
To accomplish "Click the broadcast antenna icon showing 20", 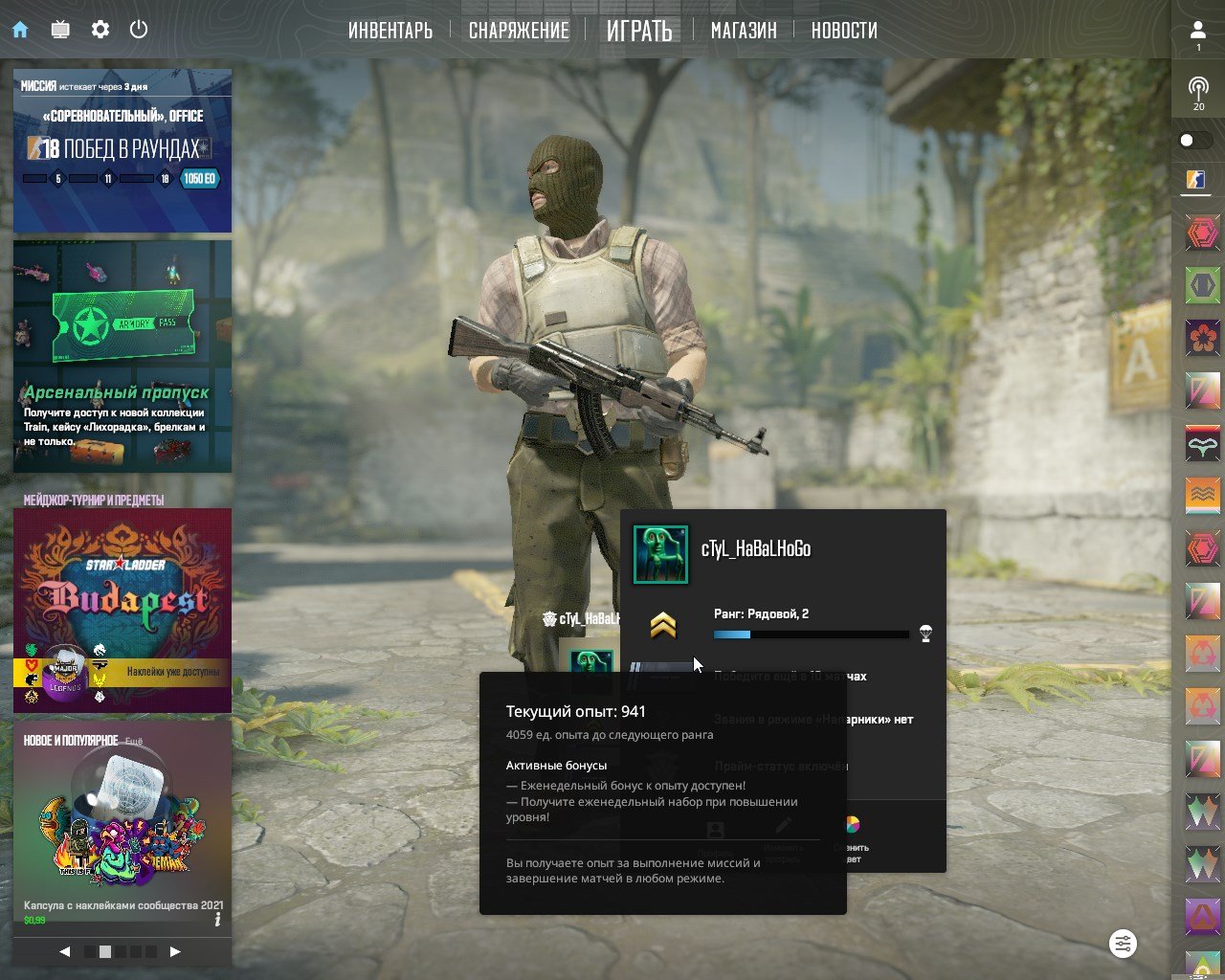I will click(1198, 91).
